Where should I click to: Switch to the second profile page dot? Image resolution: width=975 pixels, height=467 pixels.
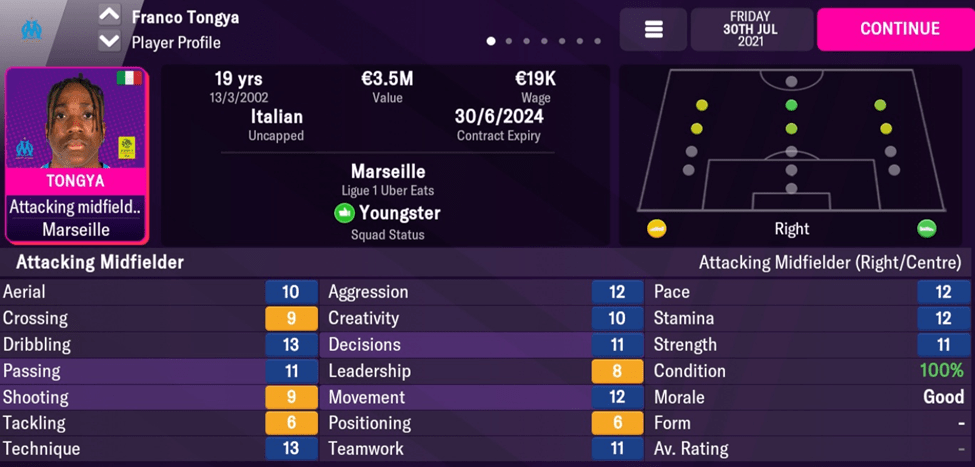click(x=509, y=42)
